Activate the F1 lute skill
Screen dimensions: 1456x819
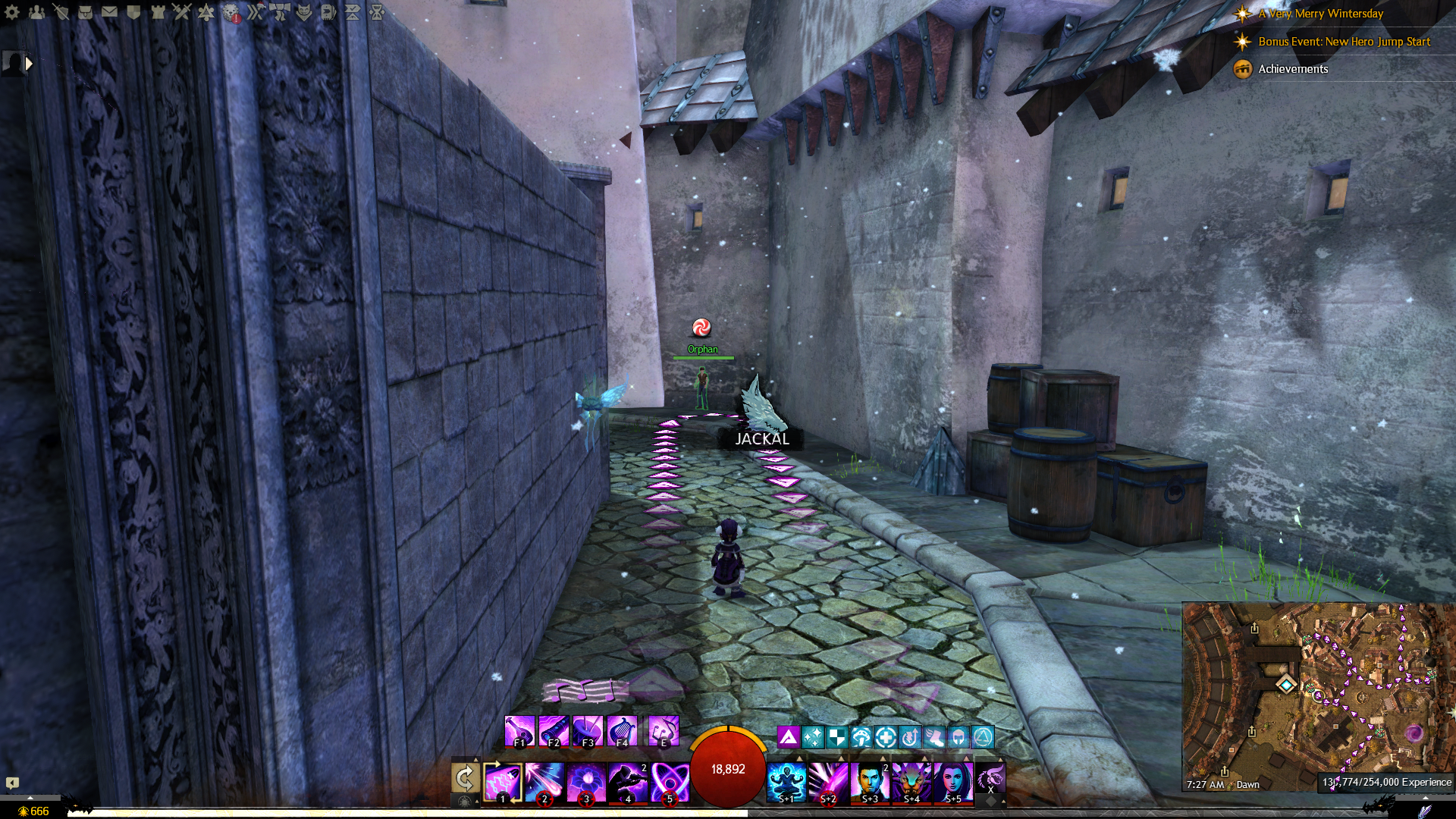(x=519, y=731)
